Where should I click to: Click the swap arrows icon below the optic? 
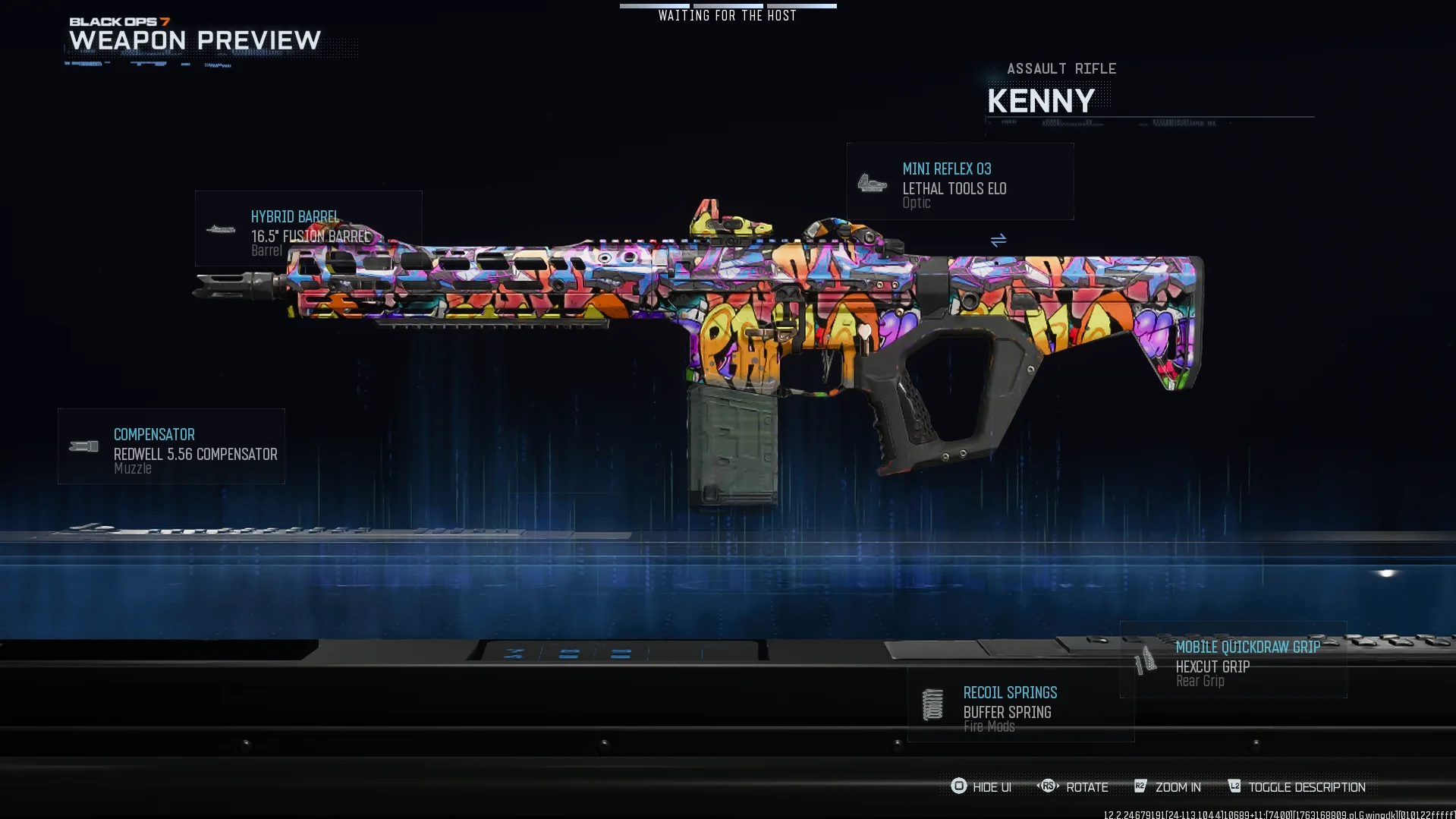point(998,241)
